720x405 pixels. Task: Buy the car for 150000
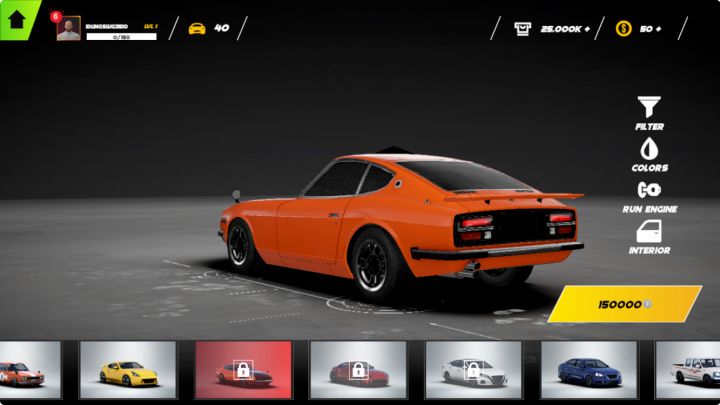point(624,303)
